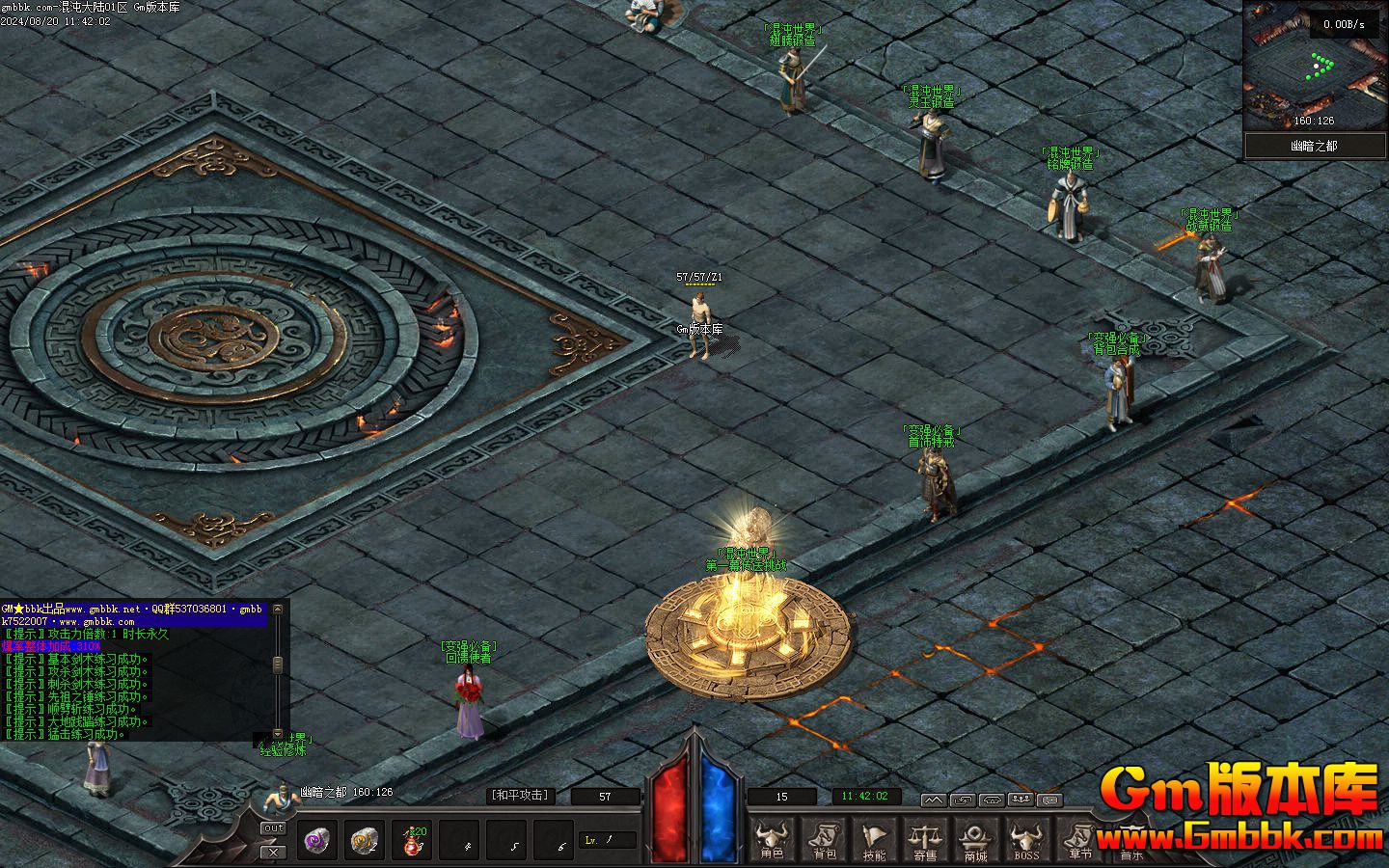Select the golden rune stone in hotbar slot 2
The image size is (1389, 868).
point(366,840)
